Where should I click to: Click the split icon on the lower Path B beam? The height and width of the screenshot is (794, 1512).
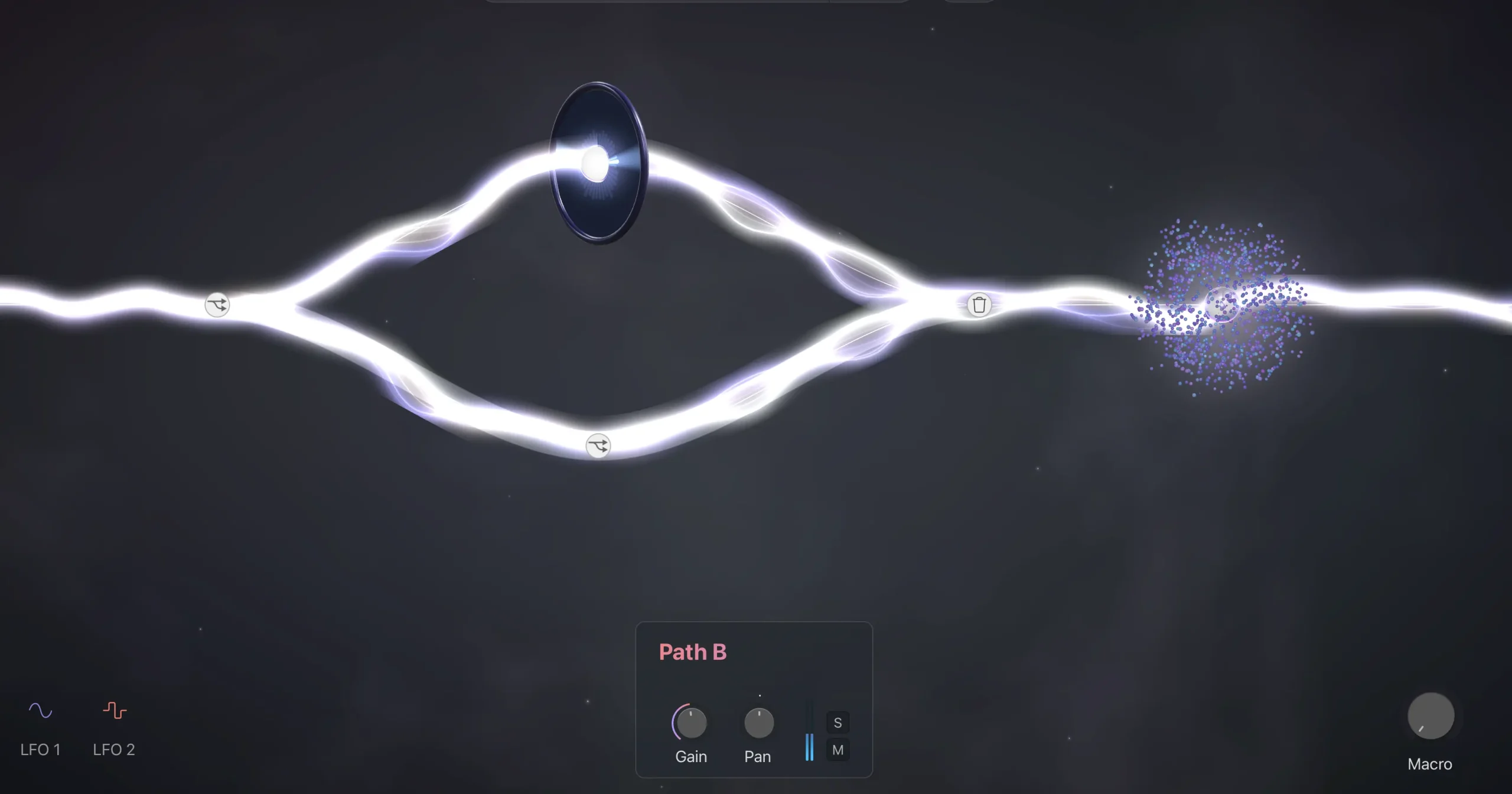click(598, 446)
